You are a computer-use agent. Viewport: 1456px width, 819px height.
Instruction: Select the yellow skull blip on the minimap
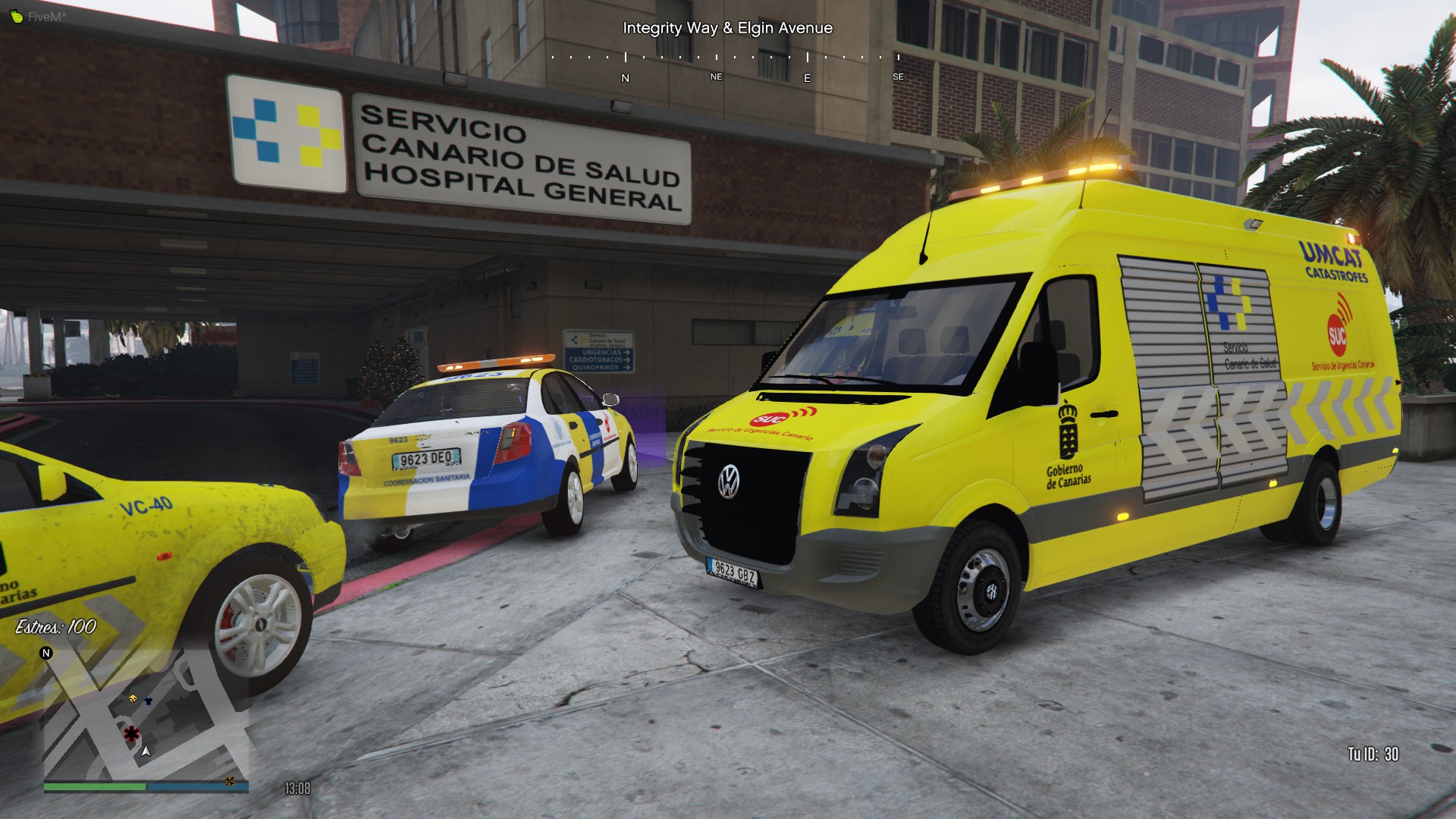tap(133, 698)
